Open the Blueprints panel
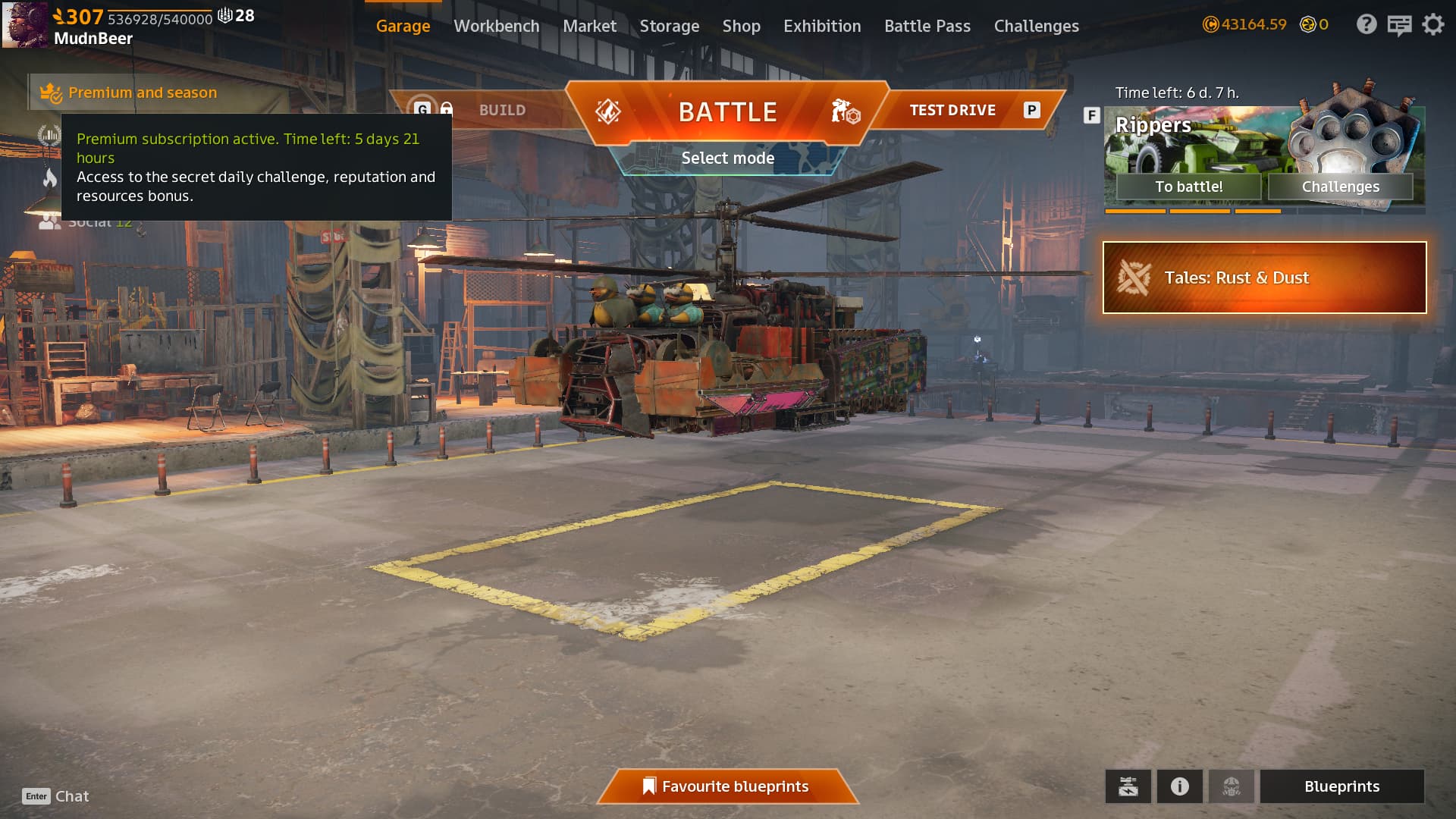The width and height of the screenshot is (1456, 819). tap(1341, 786)
